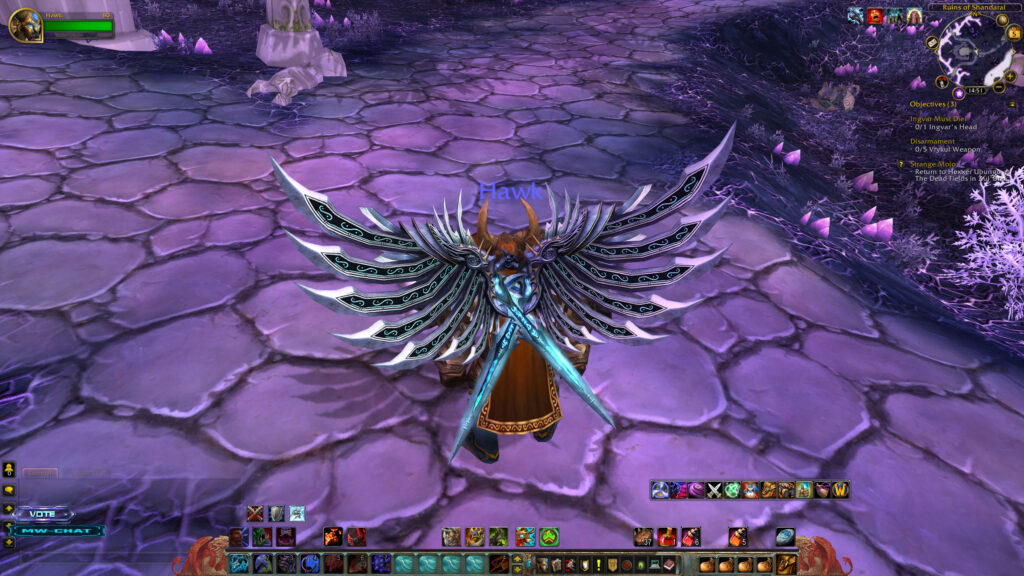Click the crossed swords stance icon
The image size is (1024, 576).
tap(255, 513)
